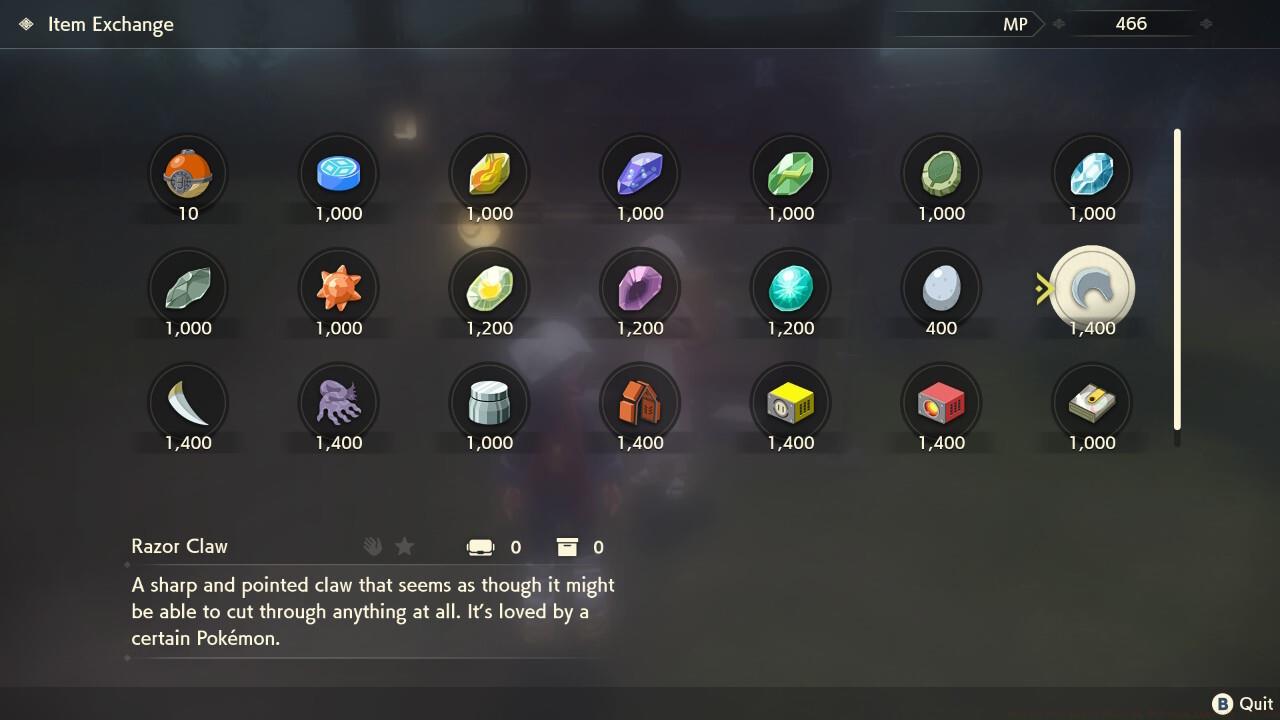Choose the blue candy disc item
The height and width of the screenshot is (720, 1280).
(338, 172)
